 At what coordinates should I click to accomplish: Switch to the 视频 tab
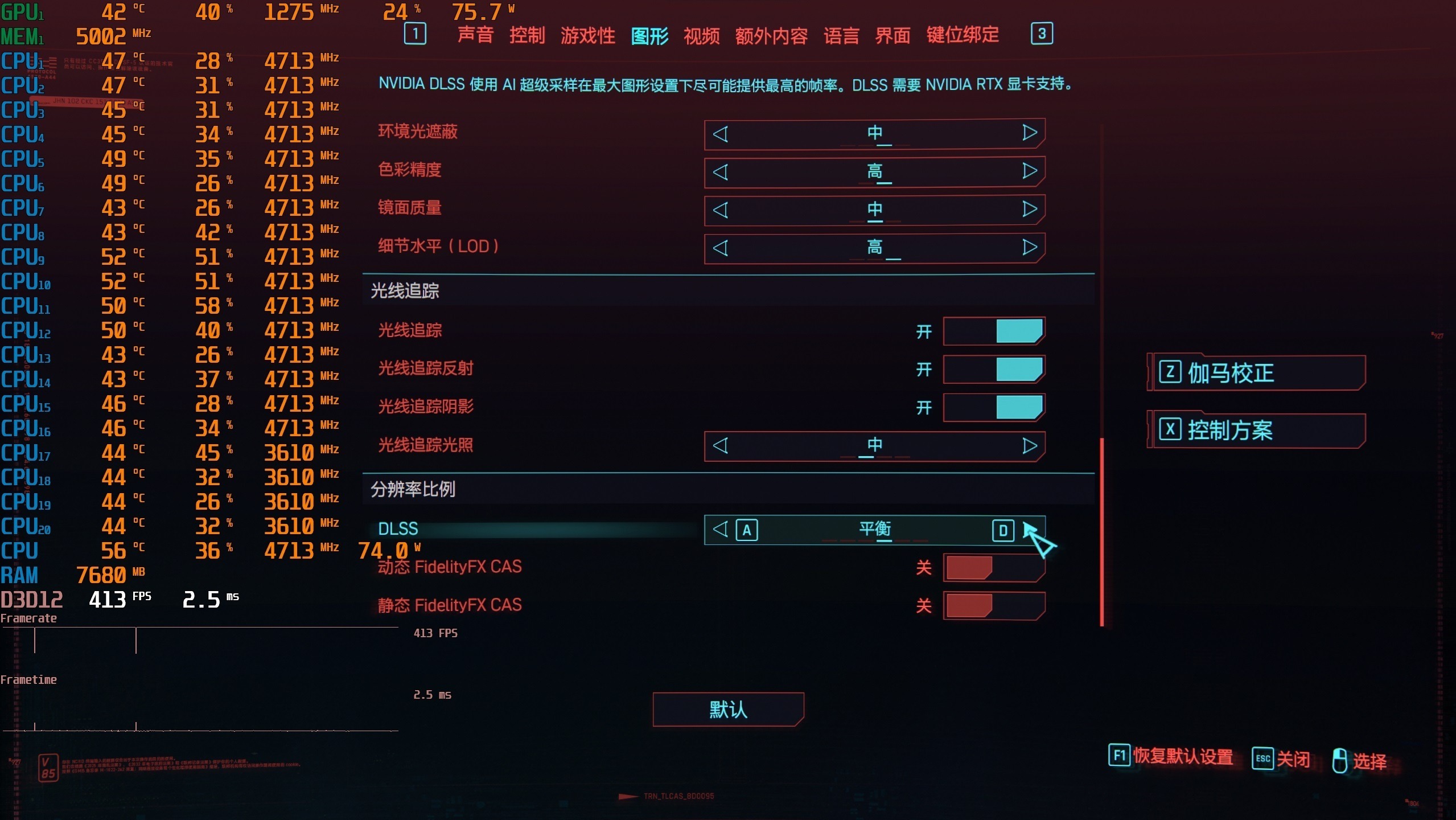pos(701,35)
